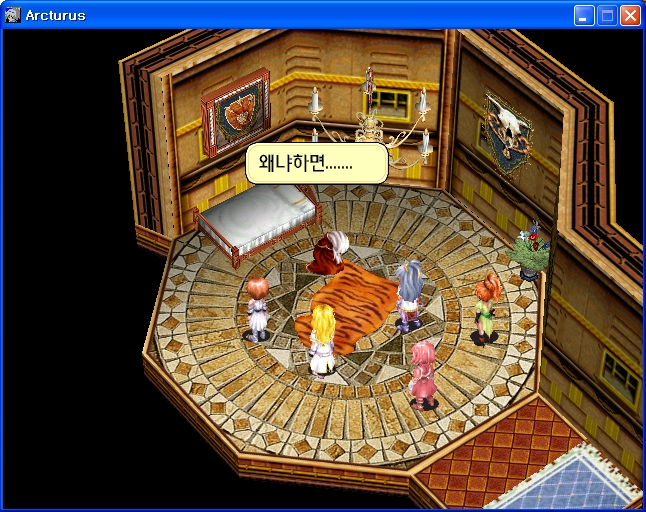
Task: Close the Arcturus window
Action: pyautogui.click(x=630, y=15)
